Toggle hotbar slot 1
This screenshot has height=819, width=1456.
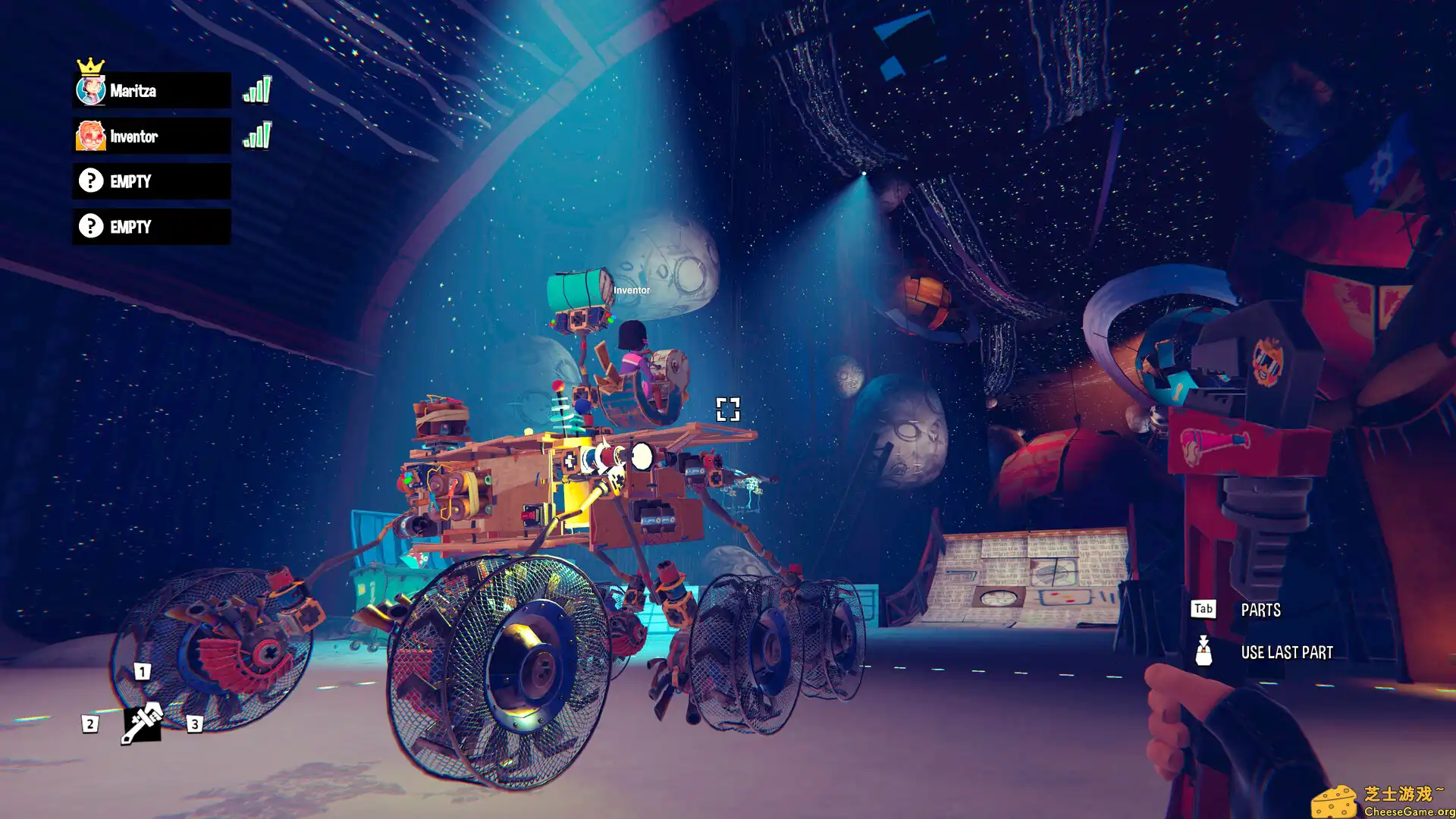143,670
